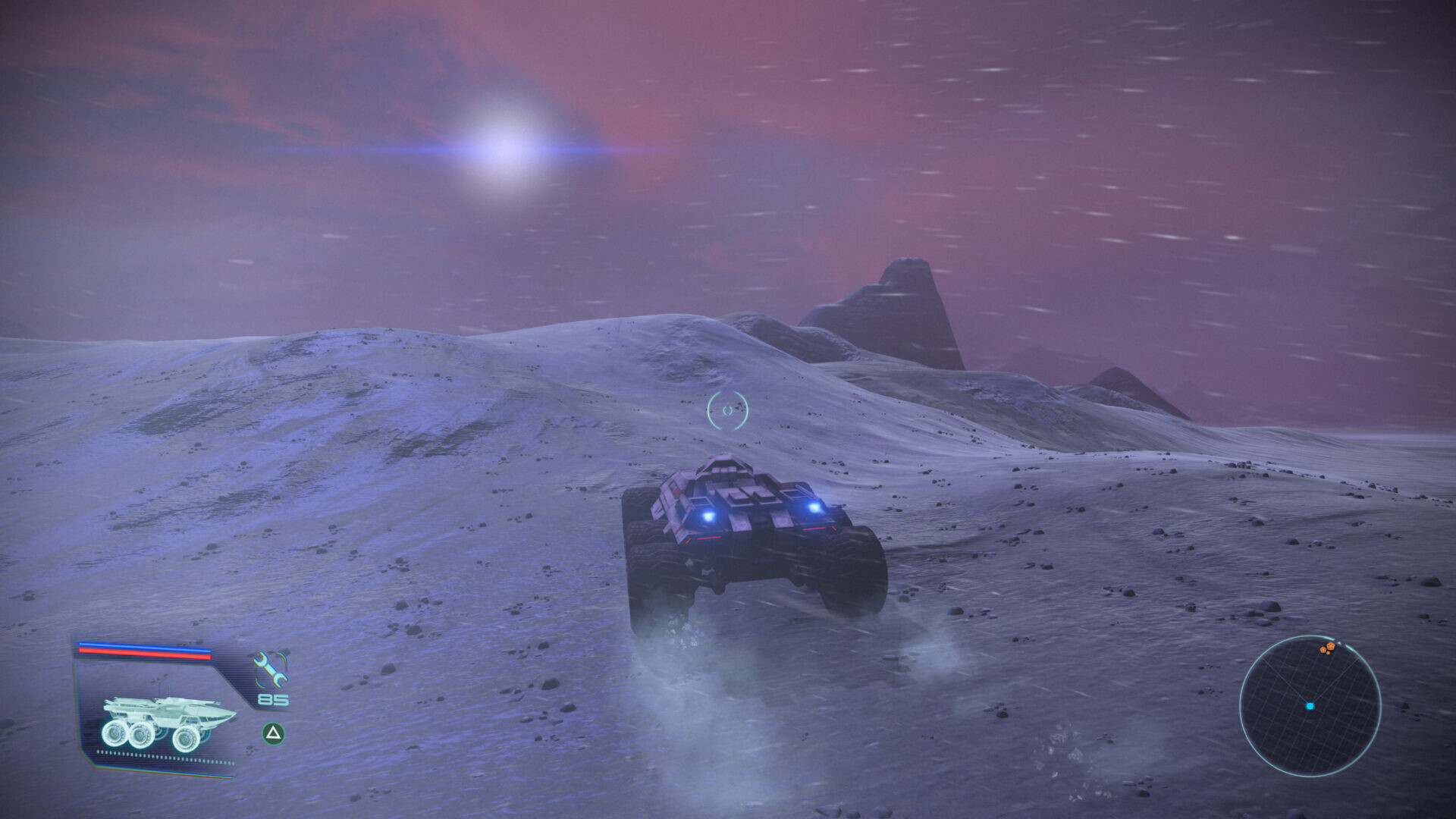The image size is (1456, 819).
Task: Click the Mako vehicle status icon
Action: point(168,723)
